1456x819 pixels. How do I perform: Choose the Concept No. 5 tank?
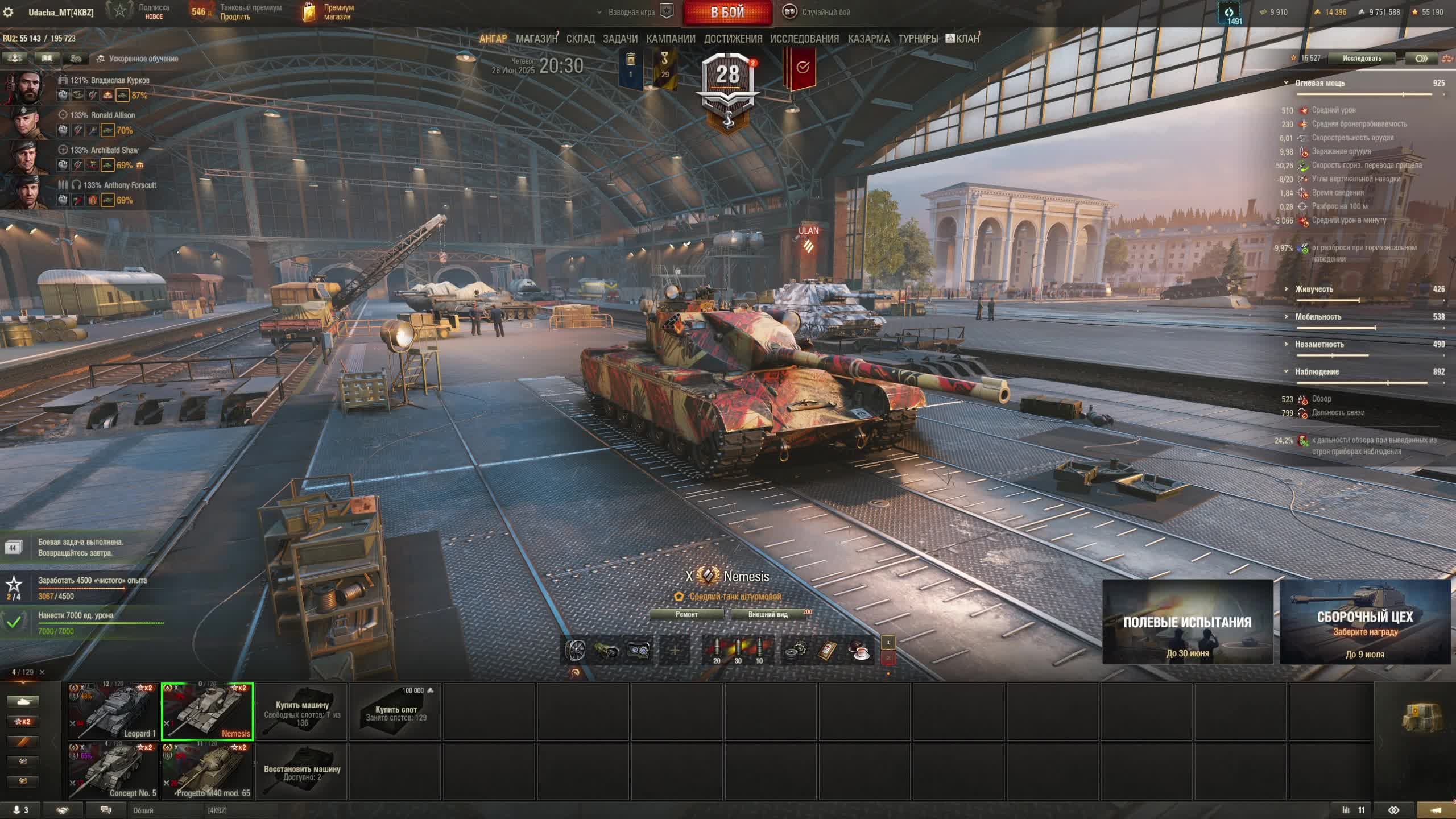tap(113, 771)
